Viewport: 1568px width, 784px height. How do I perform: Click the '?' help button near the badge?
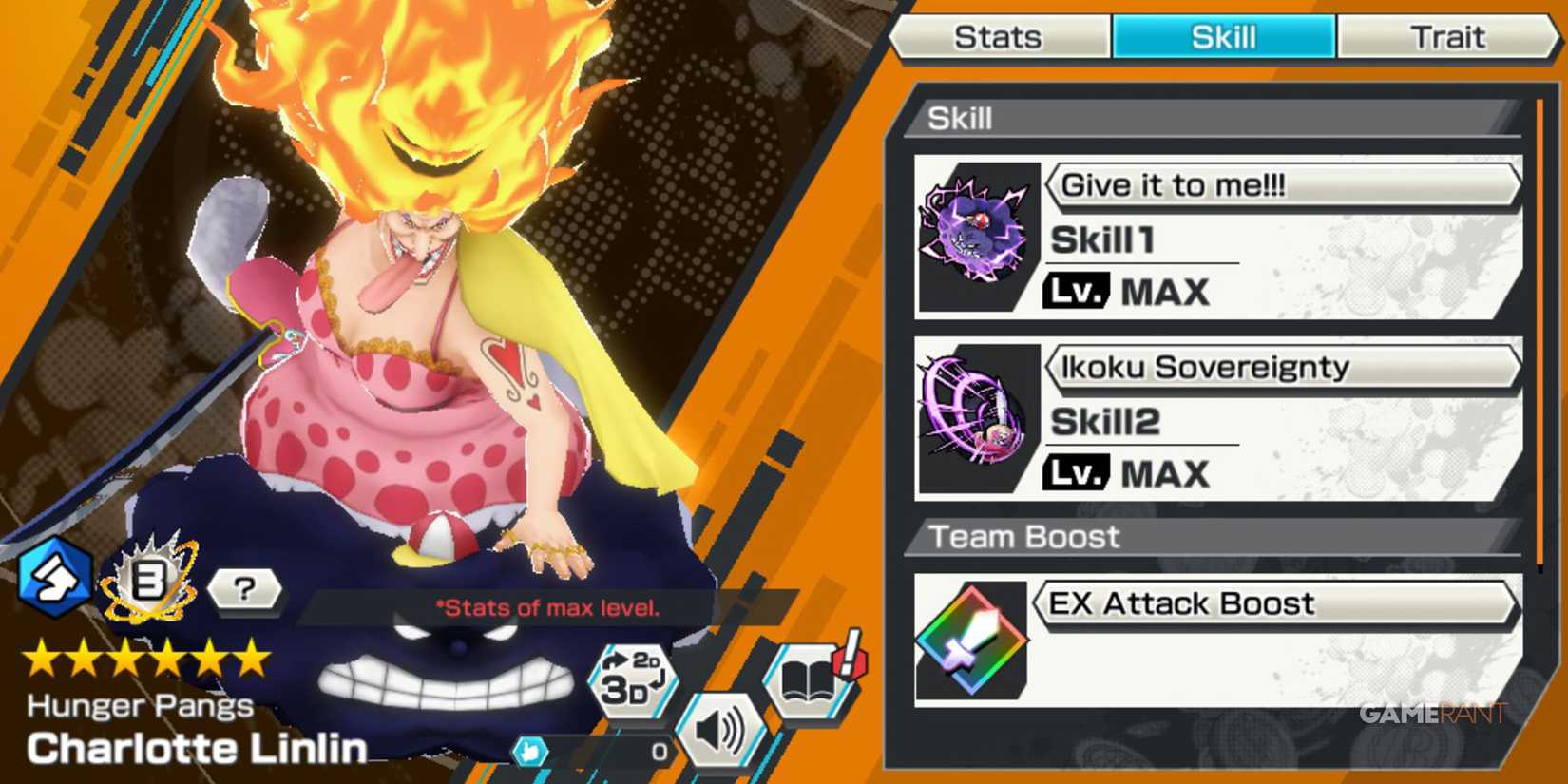(244, 591)
